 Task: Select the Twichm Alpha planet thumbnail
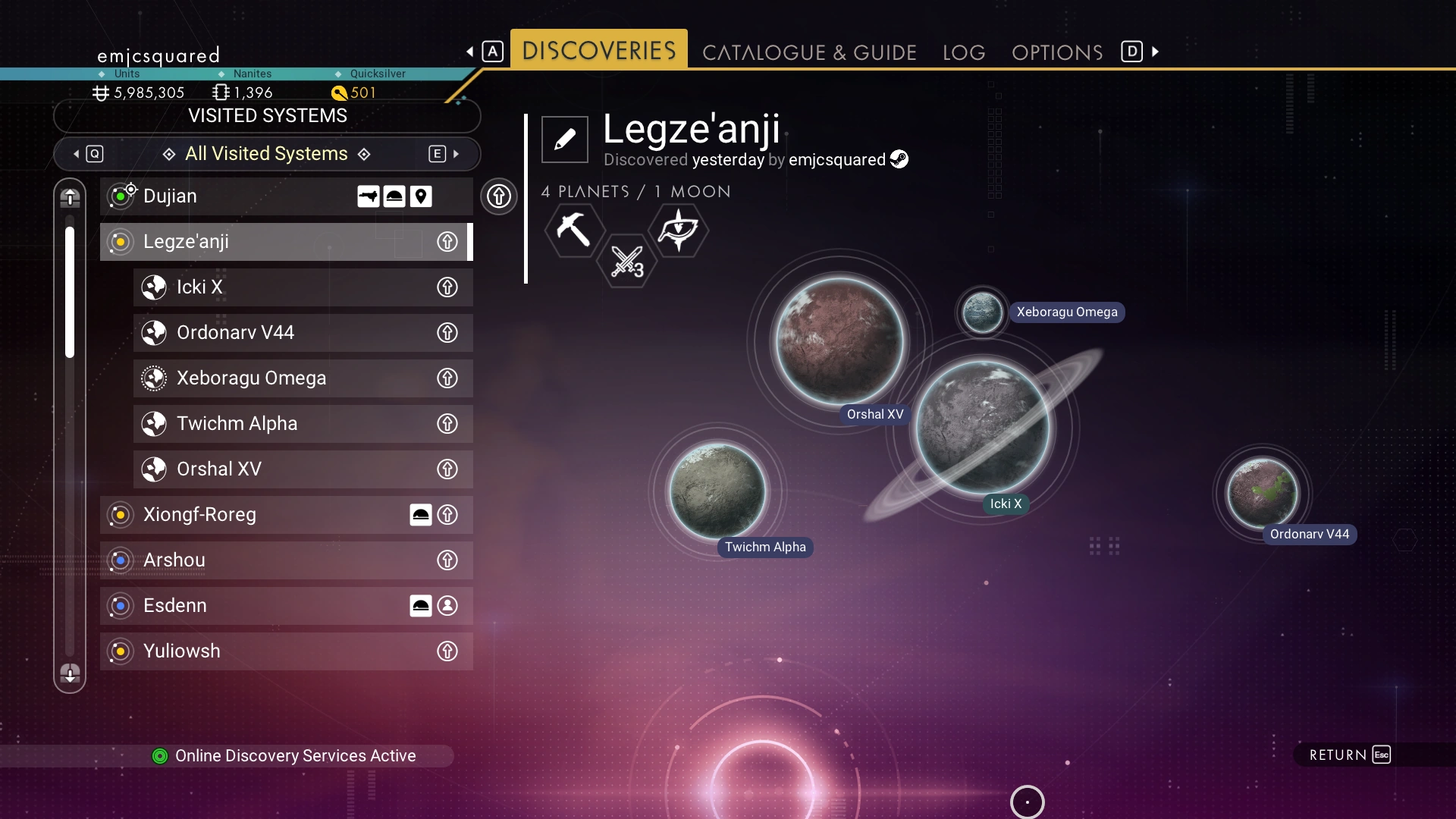(717, 491)
